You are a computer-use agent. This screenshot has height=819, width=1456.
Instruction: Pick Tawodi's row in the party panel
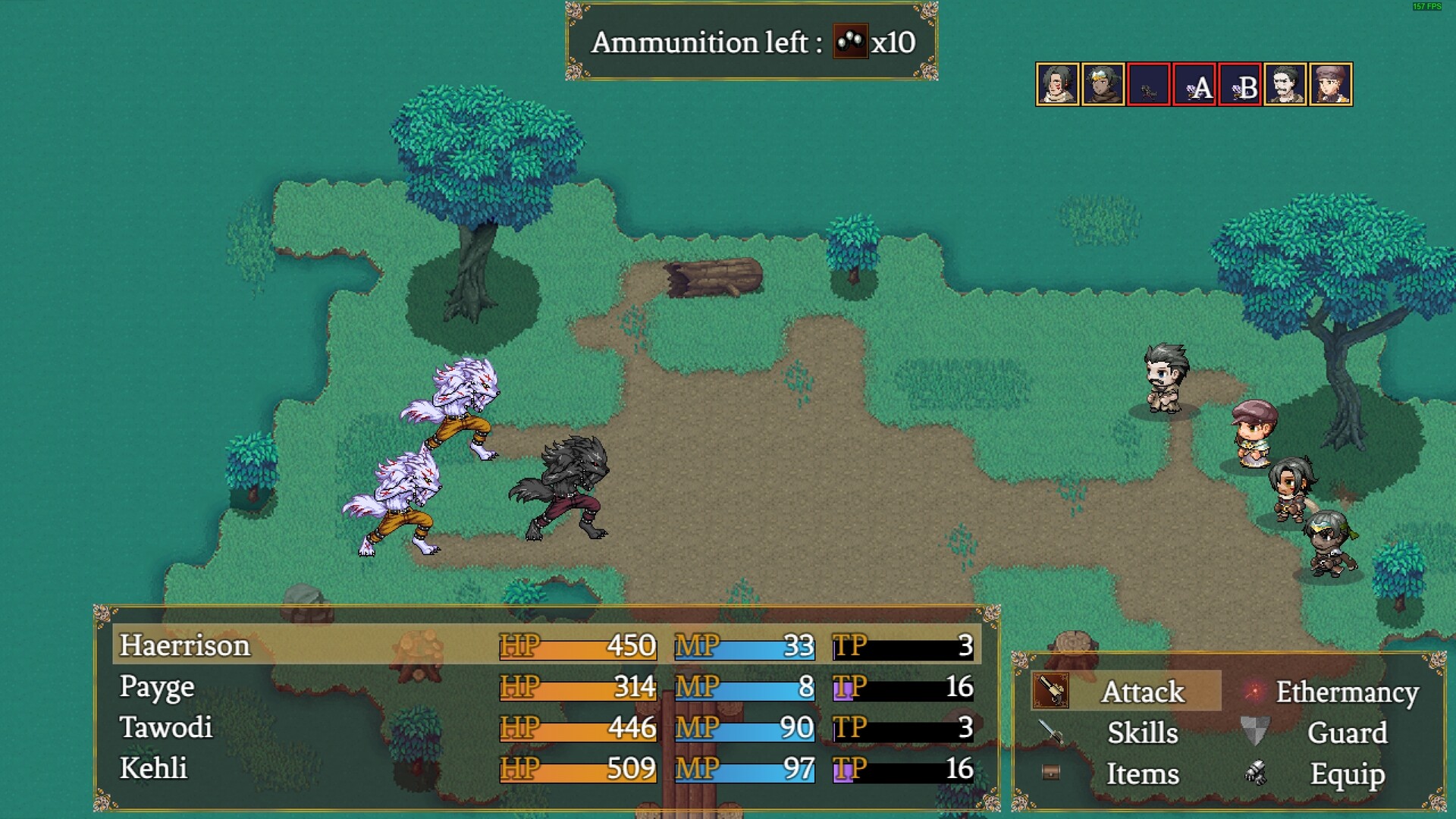(546, 727)
